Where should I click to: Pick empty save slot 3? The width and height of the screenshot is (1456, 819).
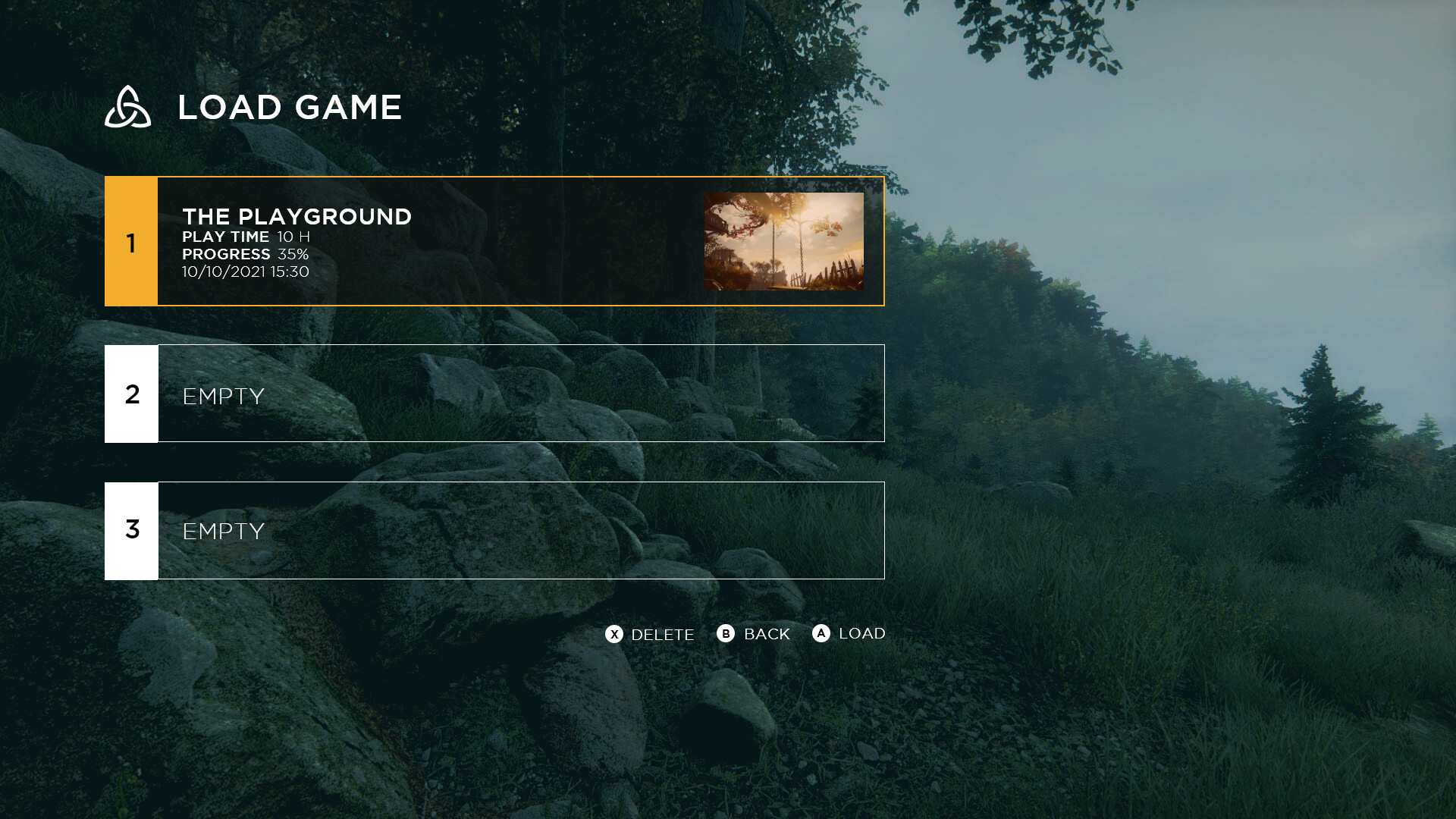point(494,531)
